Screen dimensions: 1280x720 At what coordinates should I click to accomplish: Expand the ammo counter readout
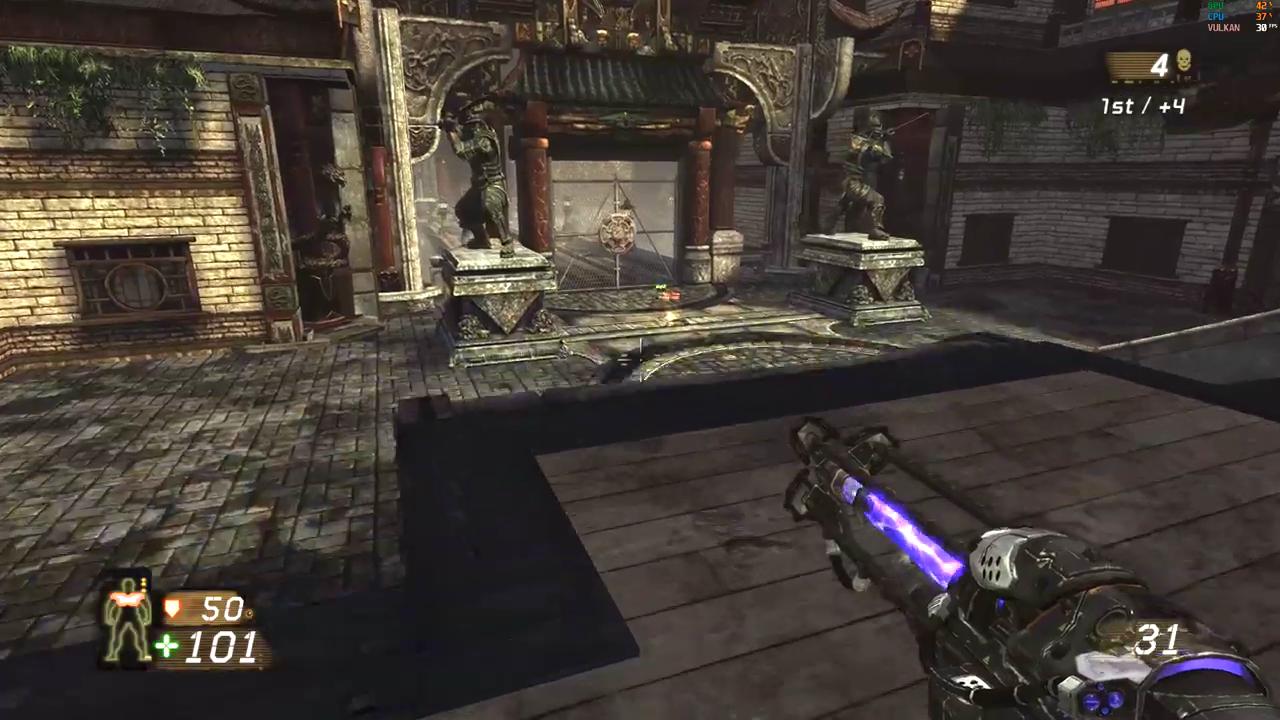(1157, 640)
